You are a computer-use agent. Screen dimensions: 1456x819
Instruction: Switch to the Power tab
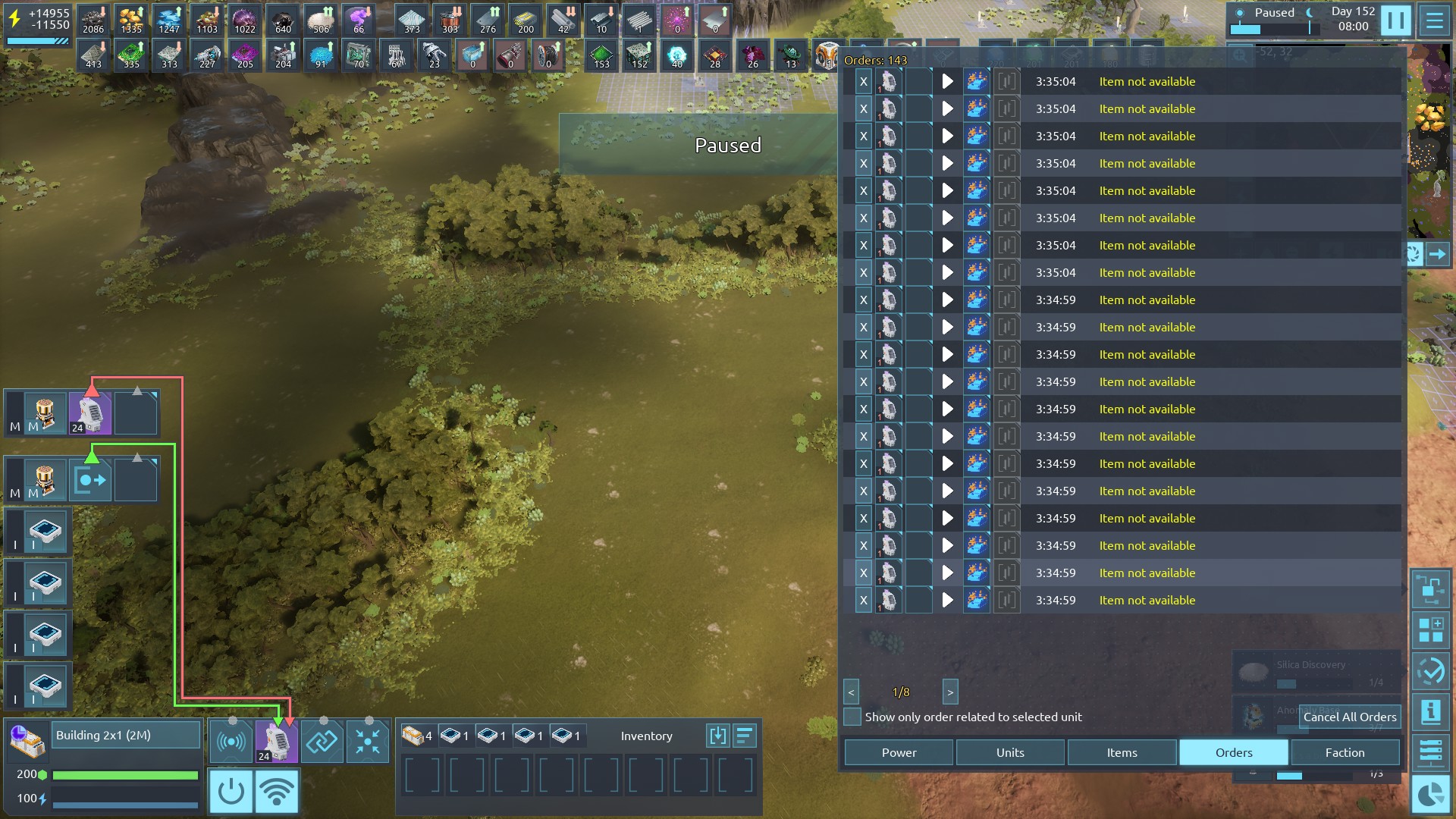pos(899,752)
